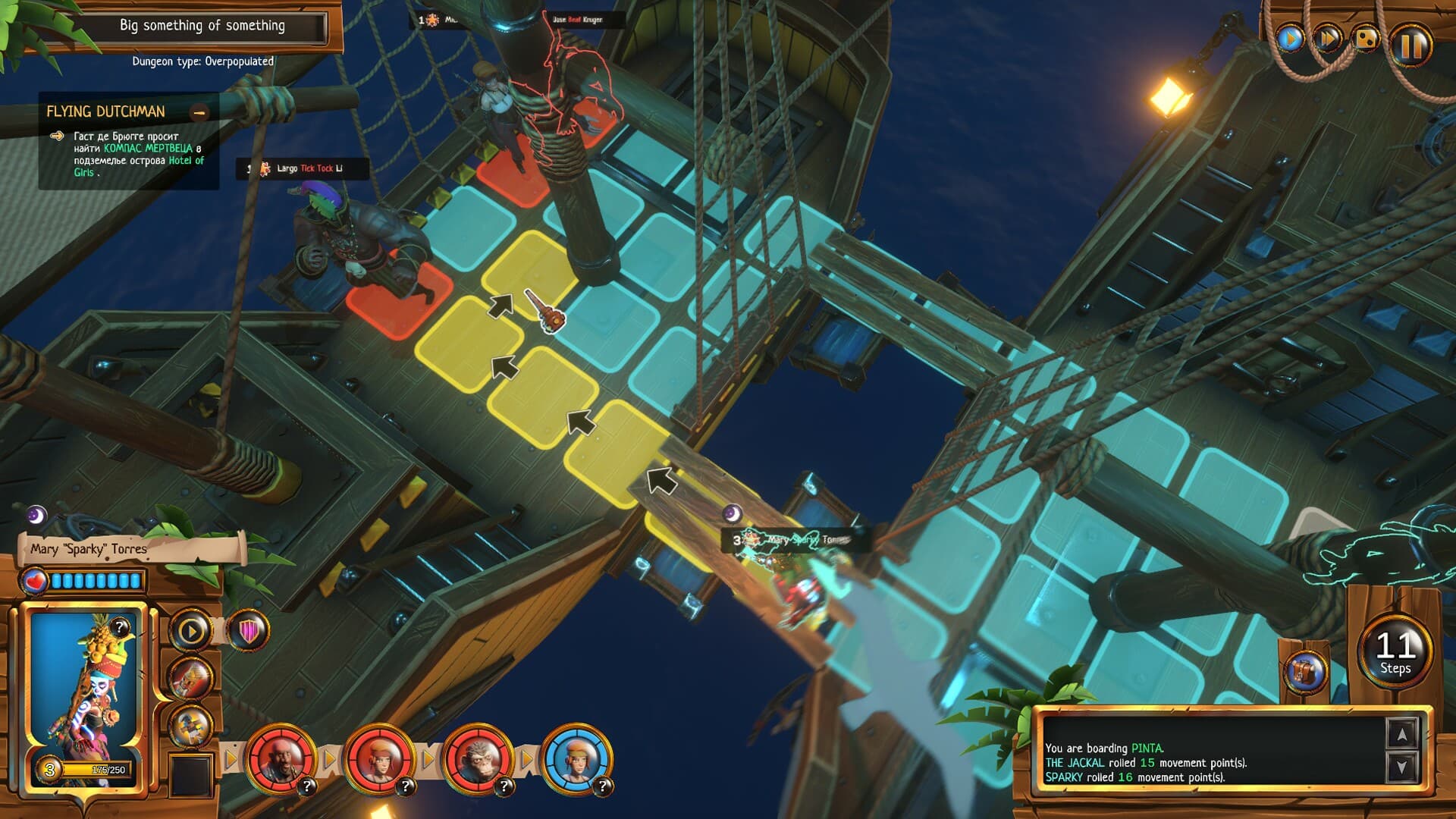Open the backpack inventory icon

point(1307,672)
